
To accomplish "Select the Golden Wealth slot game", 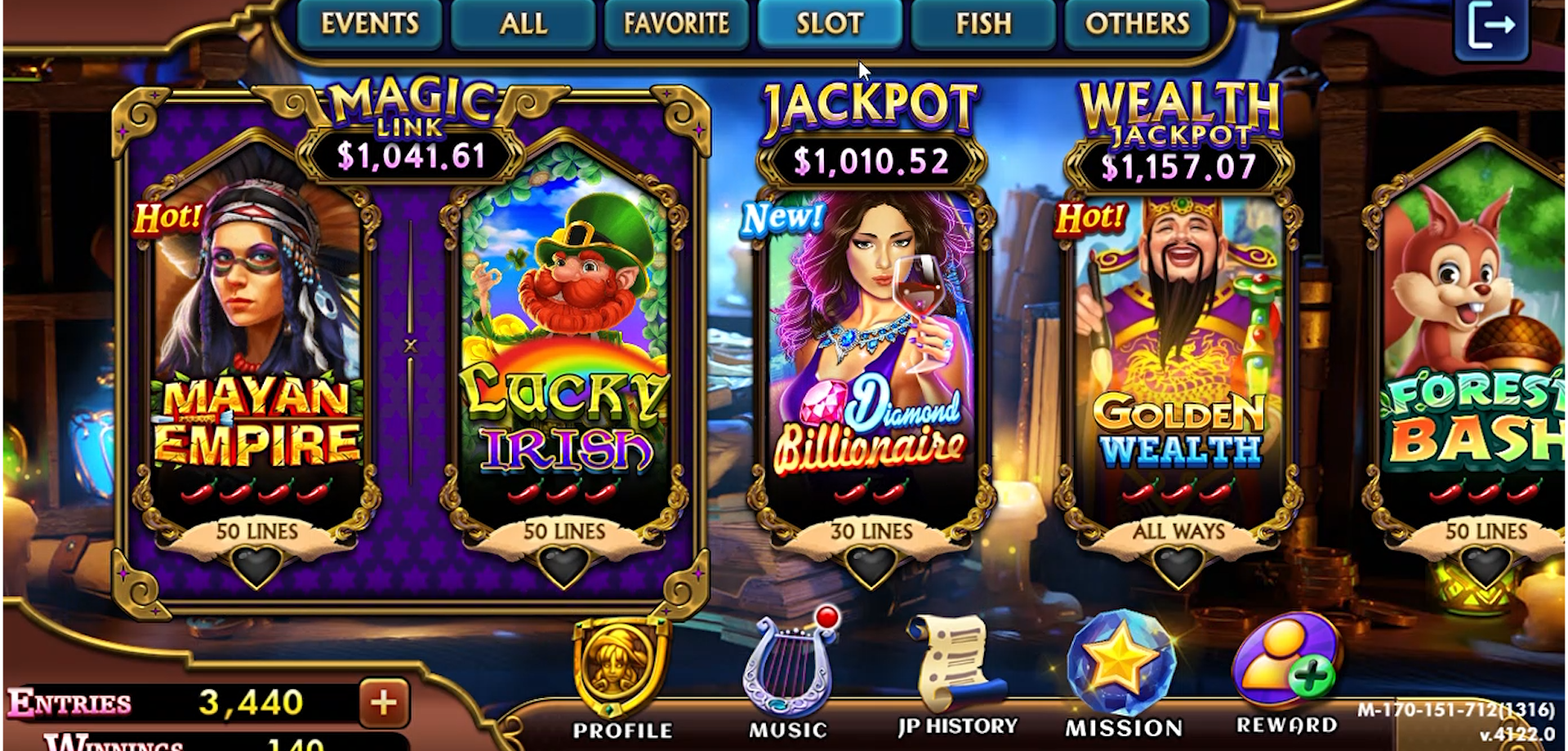I will pyautogui.click(x=1178, y=343).
